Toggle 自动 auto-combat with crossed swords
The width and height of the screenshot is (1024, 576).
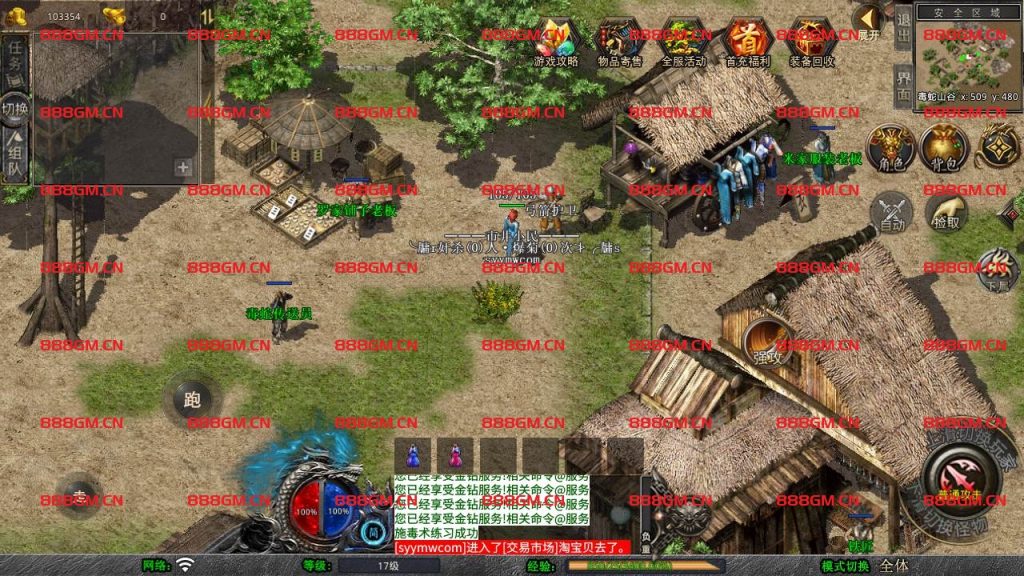coord(890,212)
